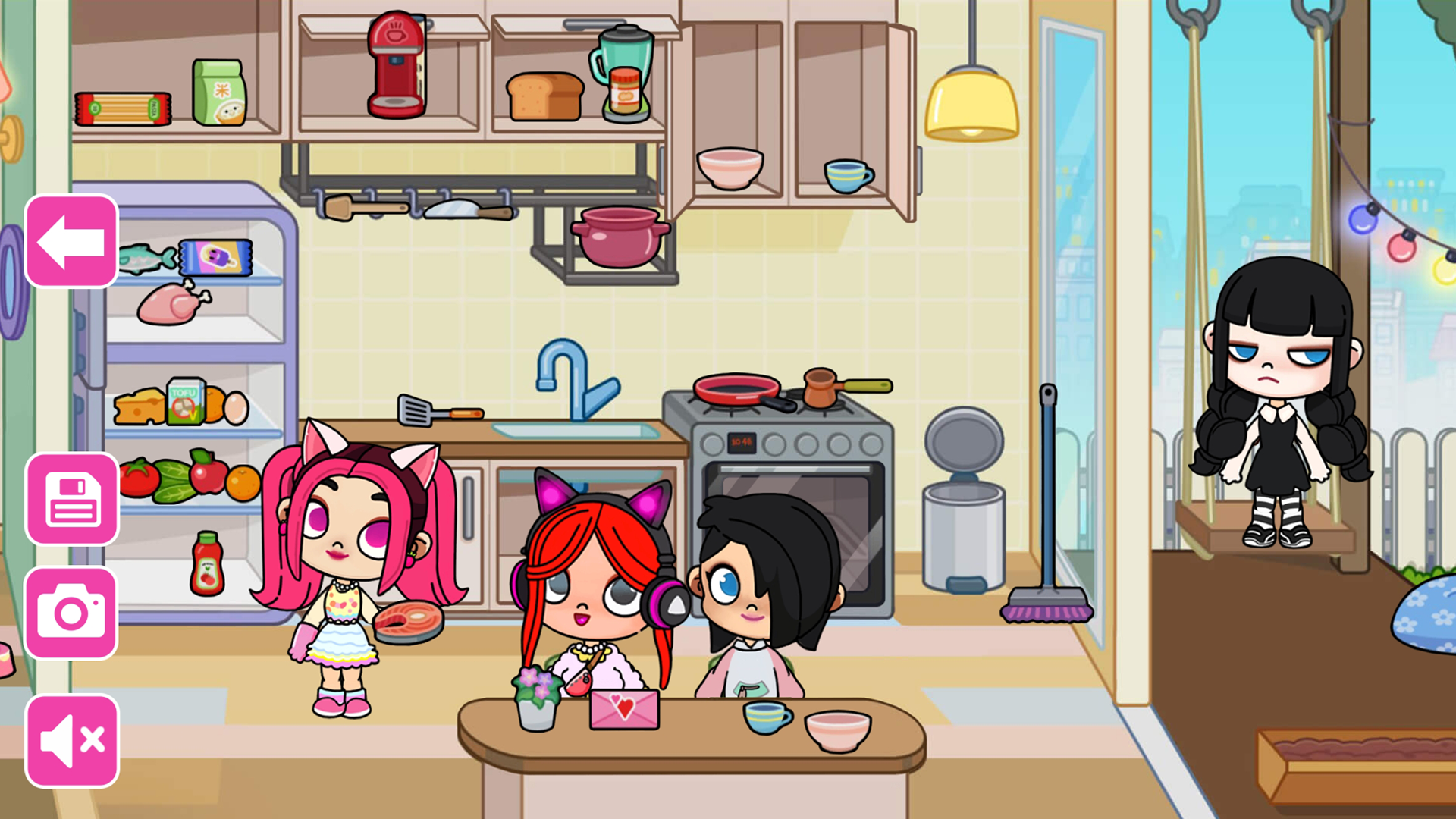Select the teacup on the table
This screenshot has width=1456, height=819.
pyautogui.click(x=768, y=717)
